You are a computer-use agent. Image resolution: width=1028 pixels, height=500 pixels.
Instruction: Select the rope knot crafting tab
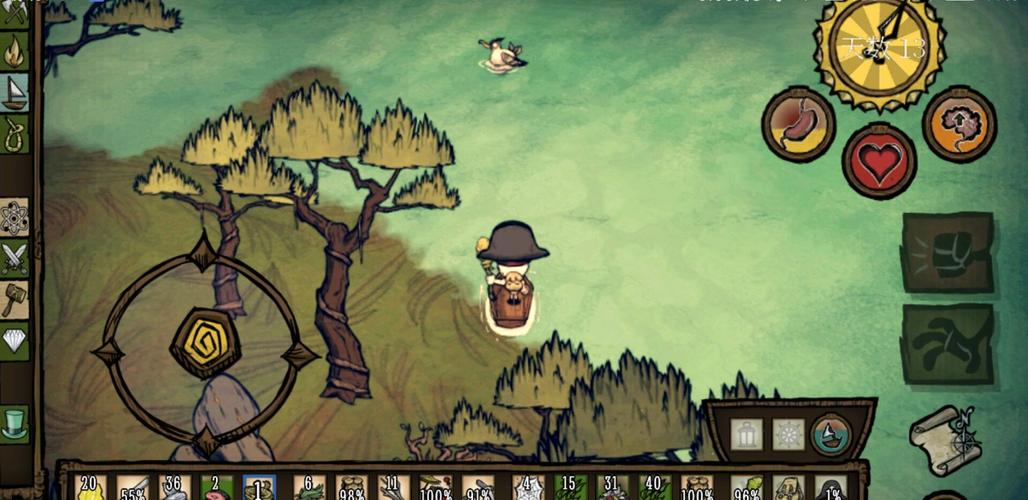tap(14, 134)
